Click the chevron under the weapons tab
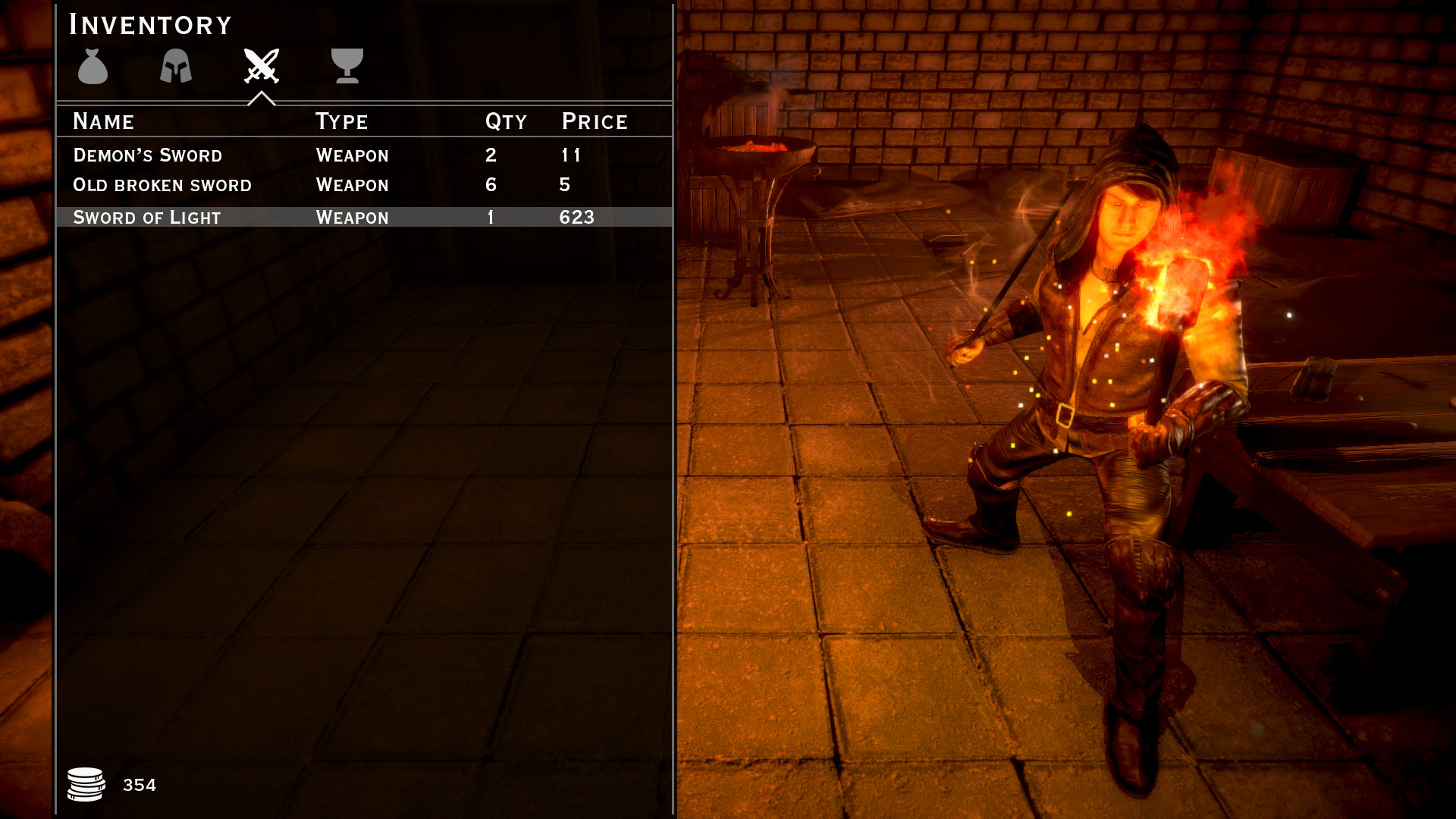Screen dimensions: 1456x819 261,97
